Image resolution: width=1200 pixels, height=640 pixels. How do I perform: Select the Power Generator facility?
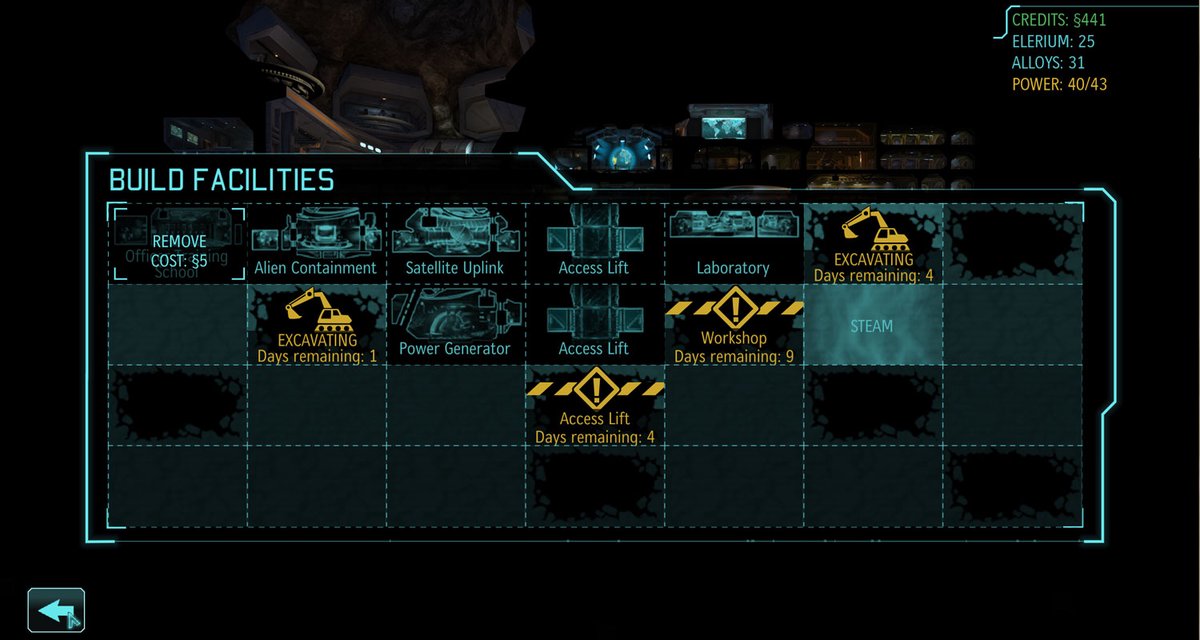455,325
